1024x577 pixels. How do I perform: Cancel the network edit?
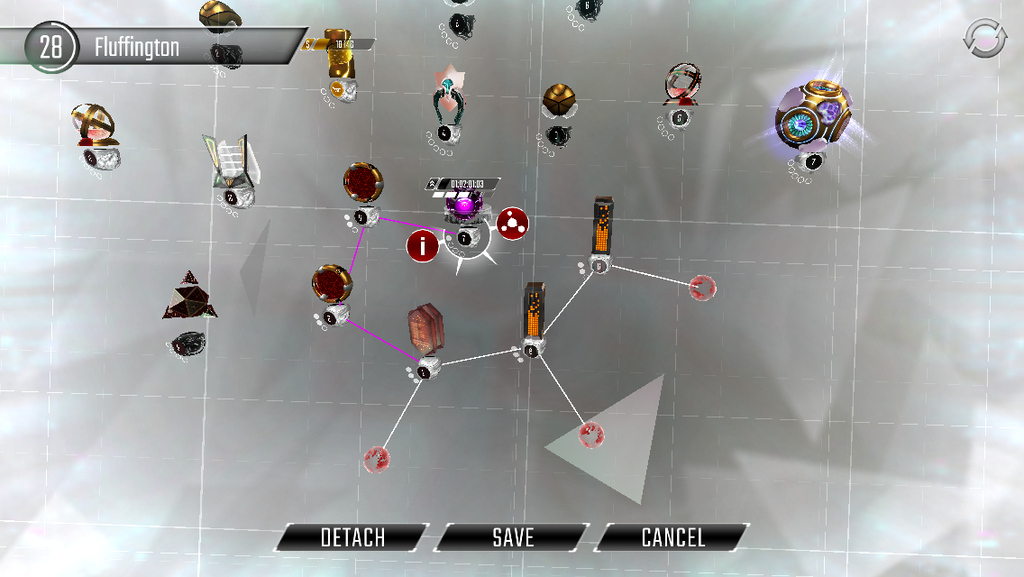672,538
